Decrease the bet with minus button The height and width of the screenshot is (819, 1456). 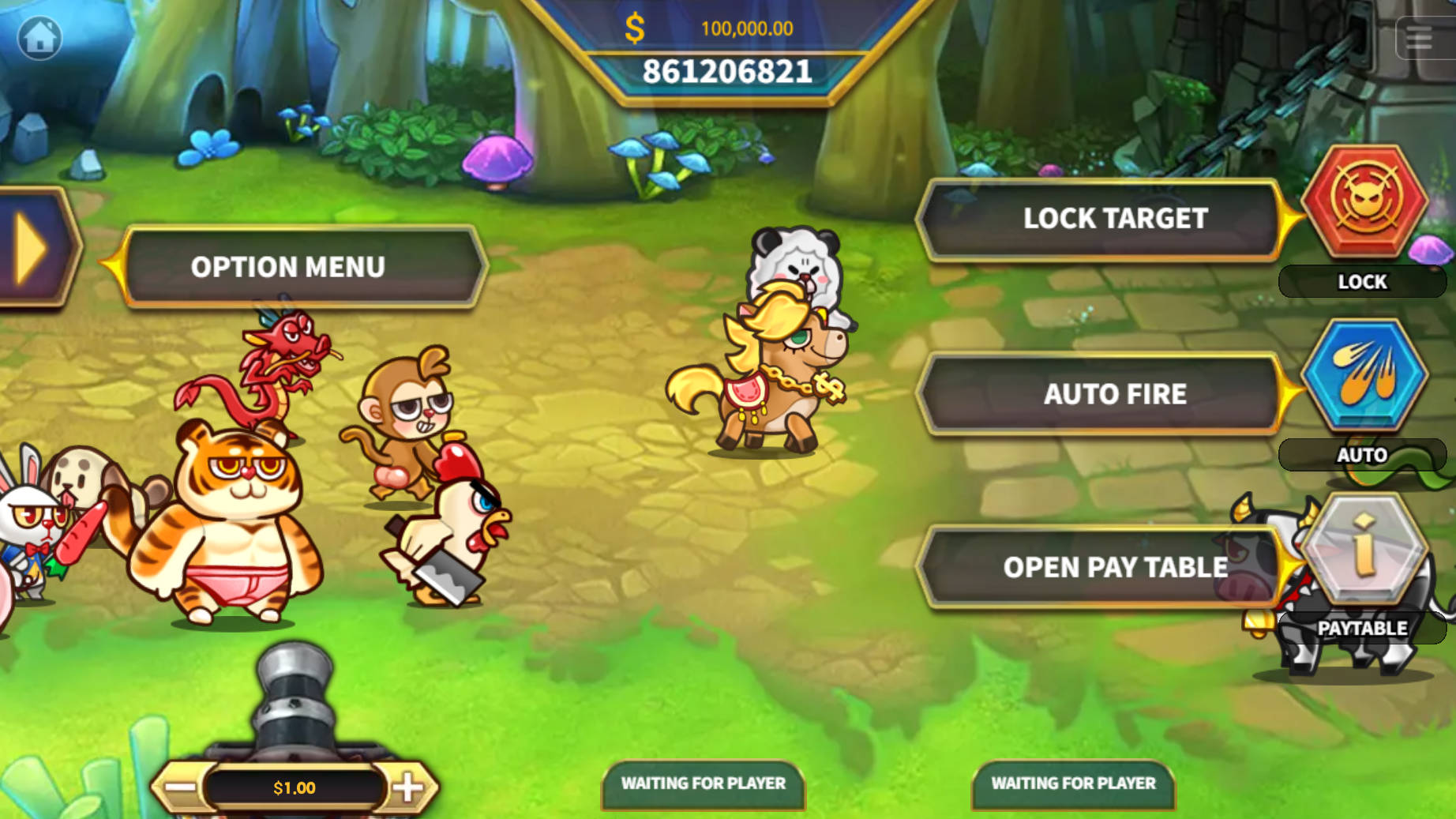181,787
